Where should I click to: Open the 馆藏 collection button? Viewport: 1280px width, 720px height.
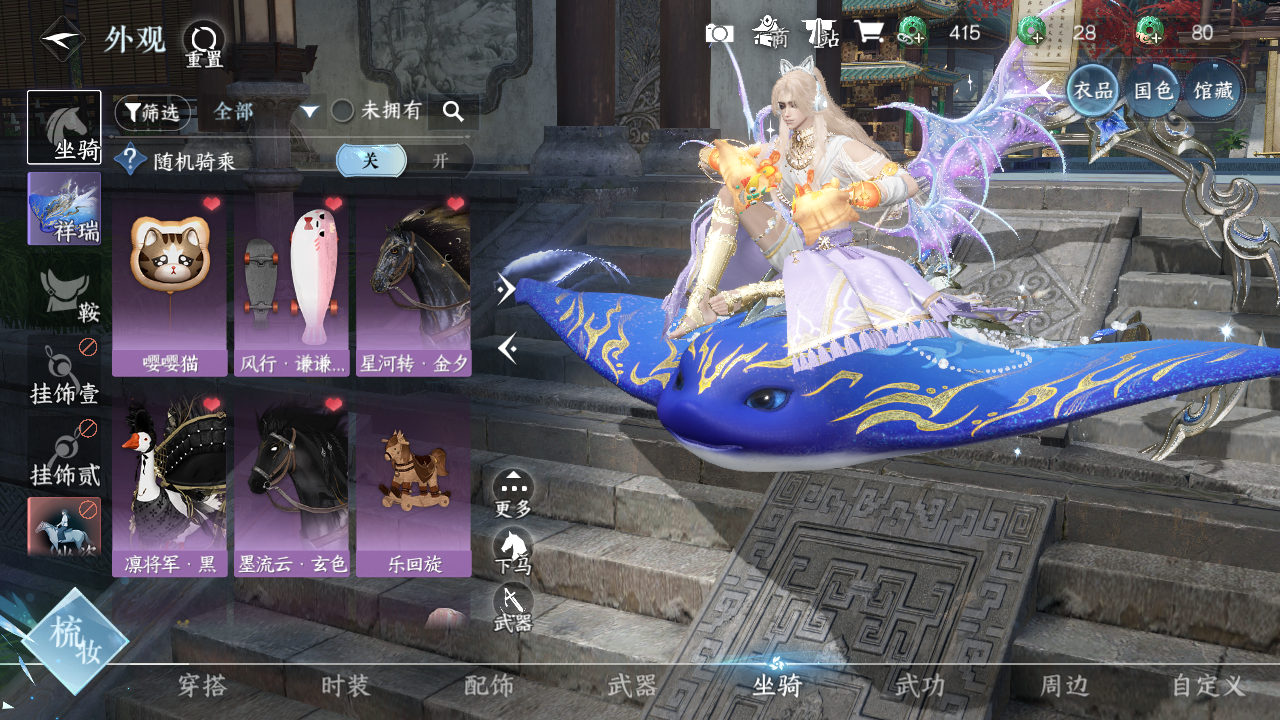(1212, 90)
